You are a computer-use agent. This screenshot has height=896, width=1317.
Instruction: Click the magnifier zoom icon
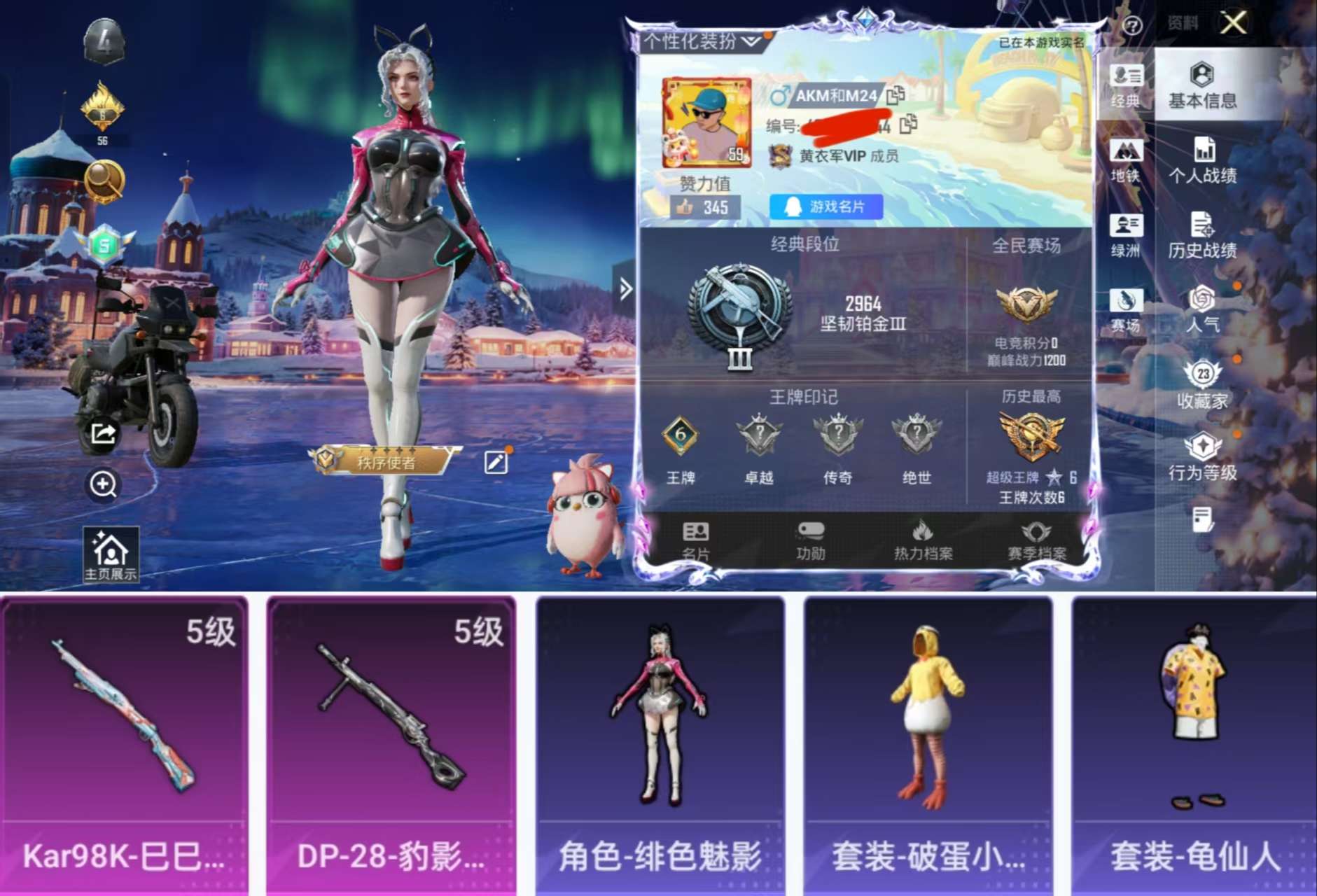click(102, 484)
